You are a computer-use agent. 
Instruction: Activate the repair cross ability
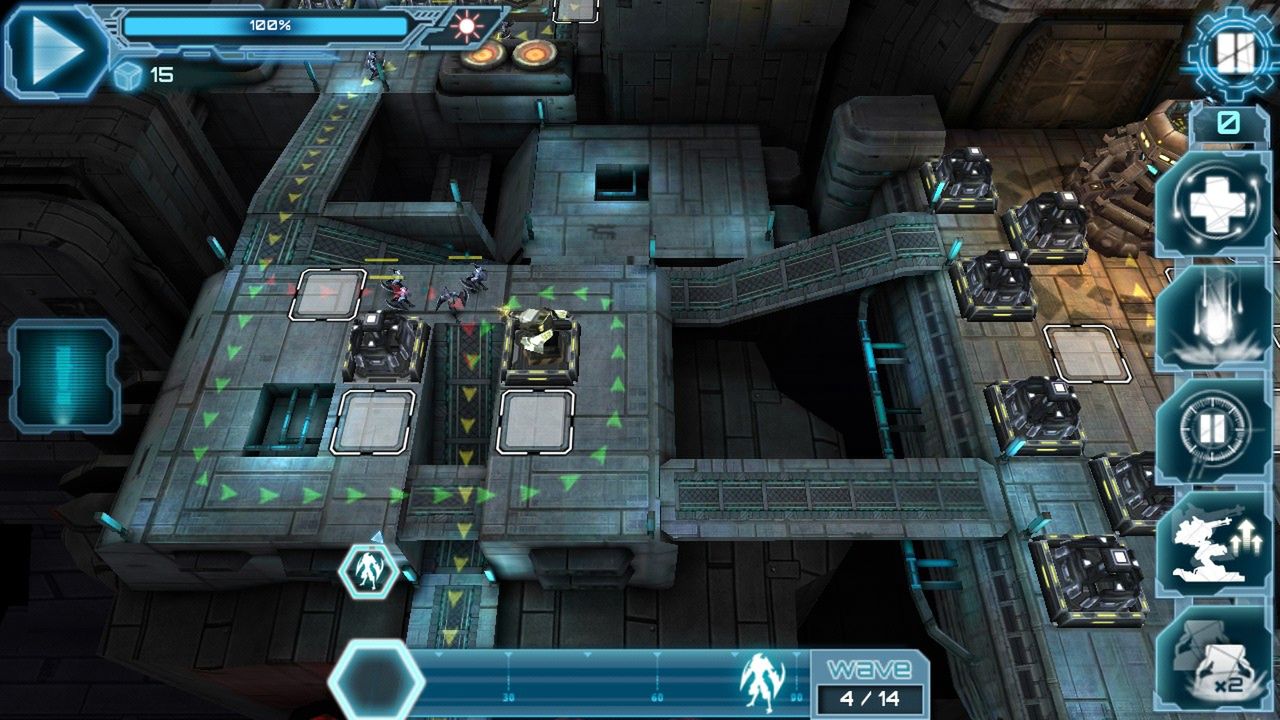[1214, 207]
